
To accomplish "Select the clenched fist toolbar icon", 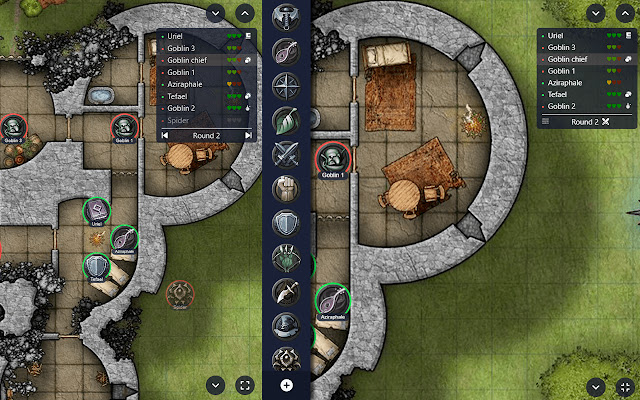I will (286, 188).
